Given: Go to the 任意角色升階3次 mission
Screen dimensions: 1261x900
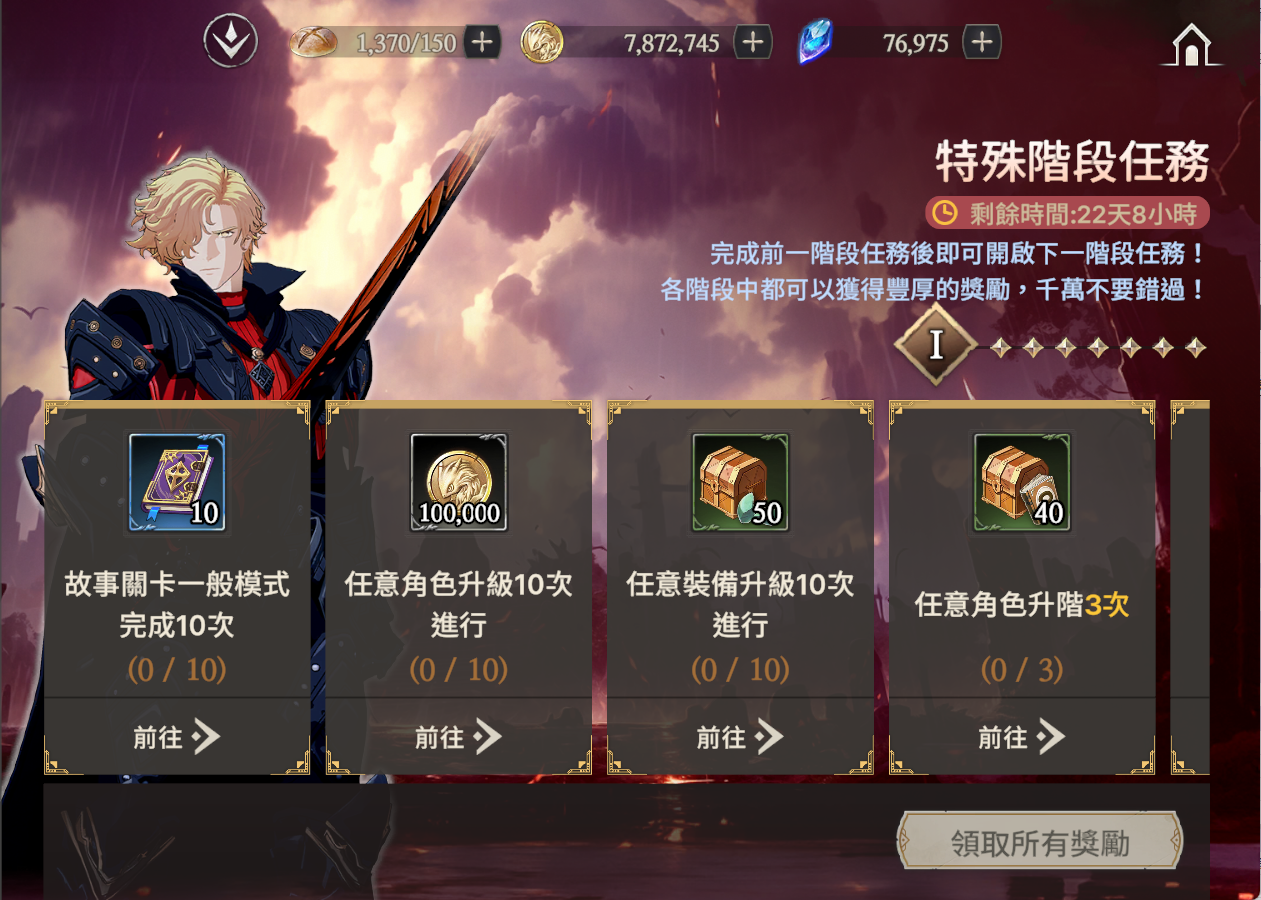Looking at the screenshot, I should tap(1022, 738).
